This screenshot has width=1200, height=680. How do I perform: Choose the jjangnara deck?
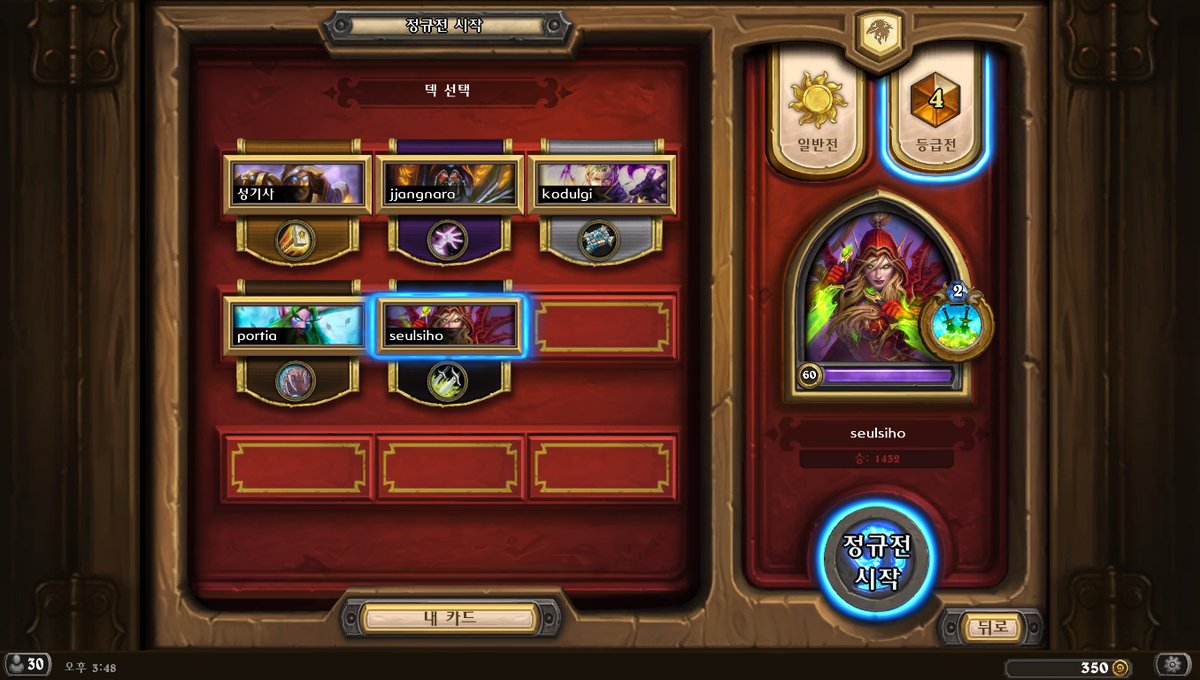[x=449, y=185]
